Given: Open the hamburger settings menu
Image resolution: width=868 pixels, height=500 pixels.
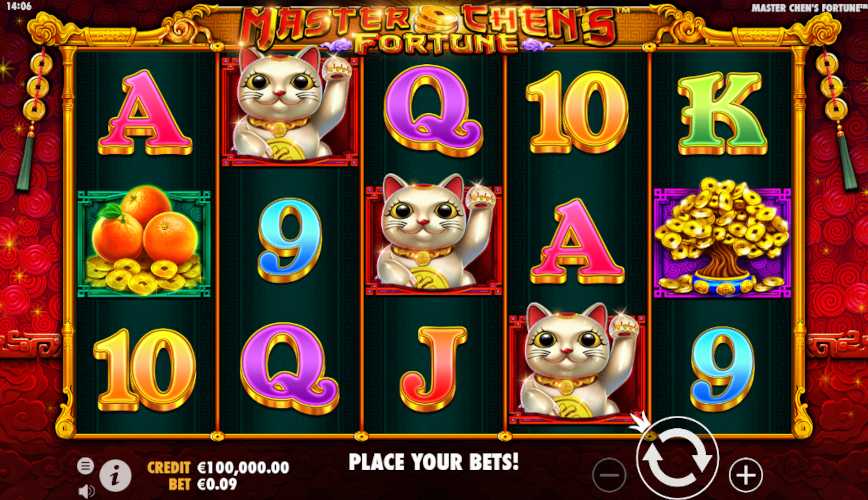Looking at the screenshot, I should [86, 466].
